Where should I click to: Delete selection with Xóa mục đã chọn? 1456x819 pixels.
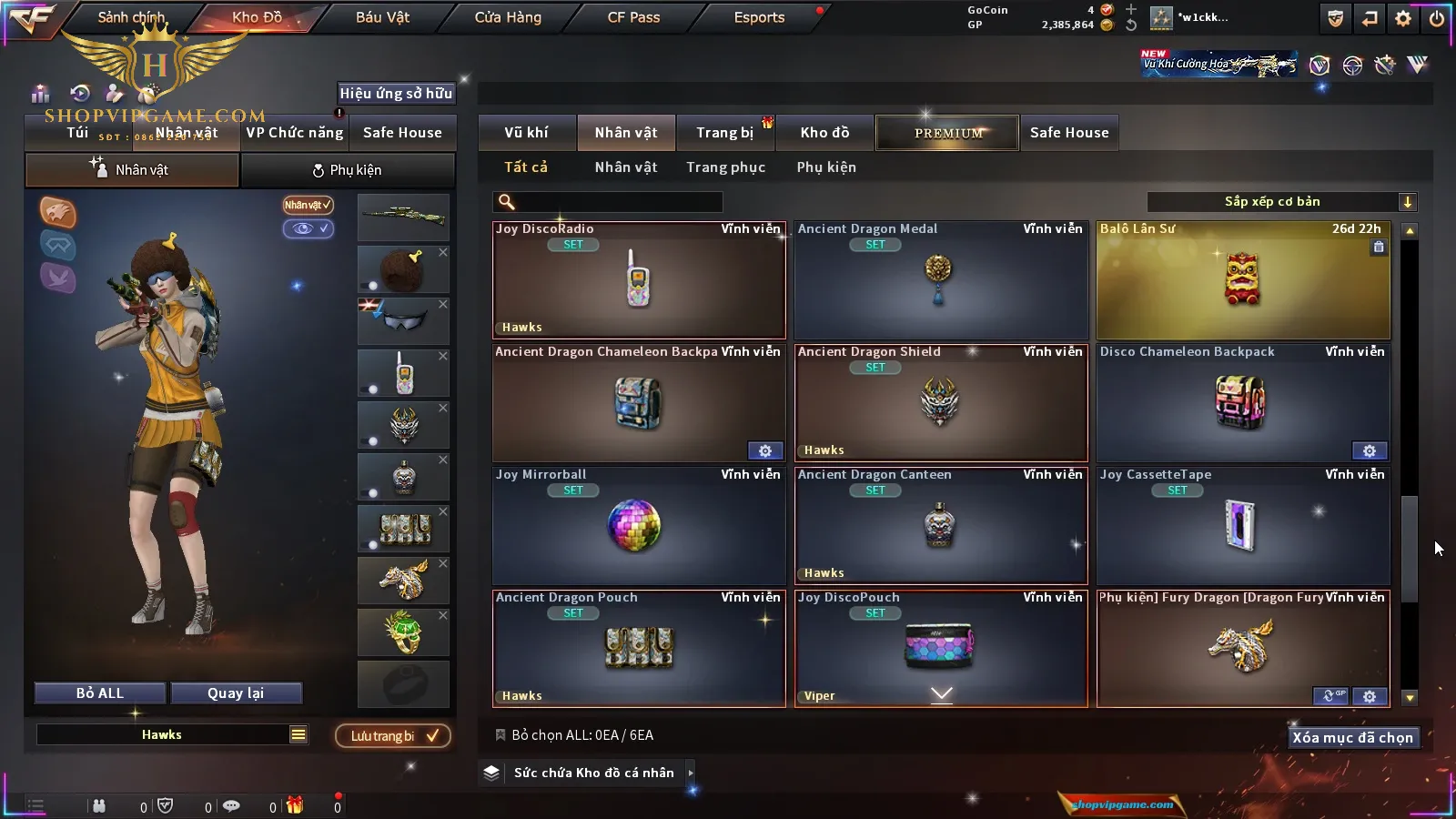1352,738
